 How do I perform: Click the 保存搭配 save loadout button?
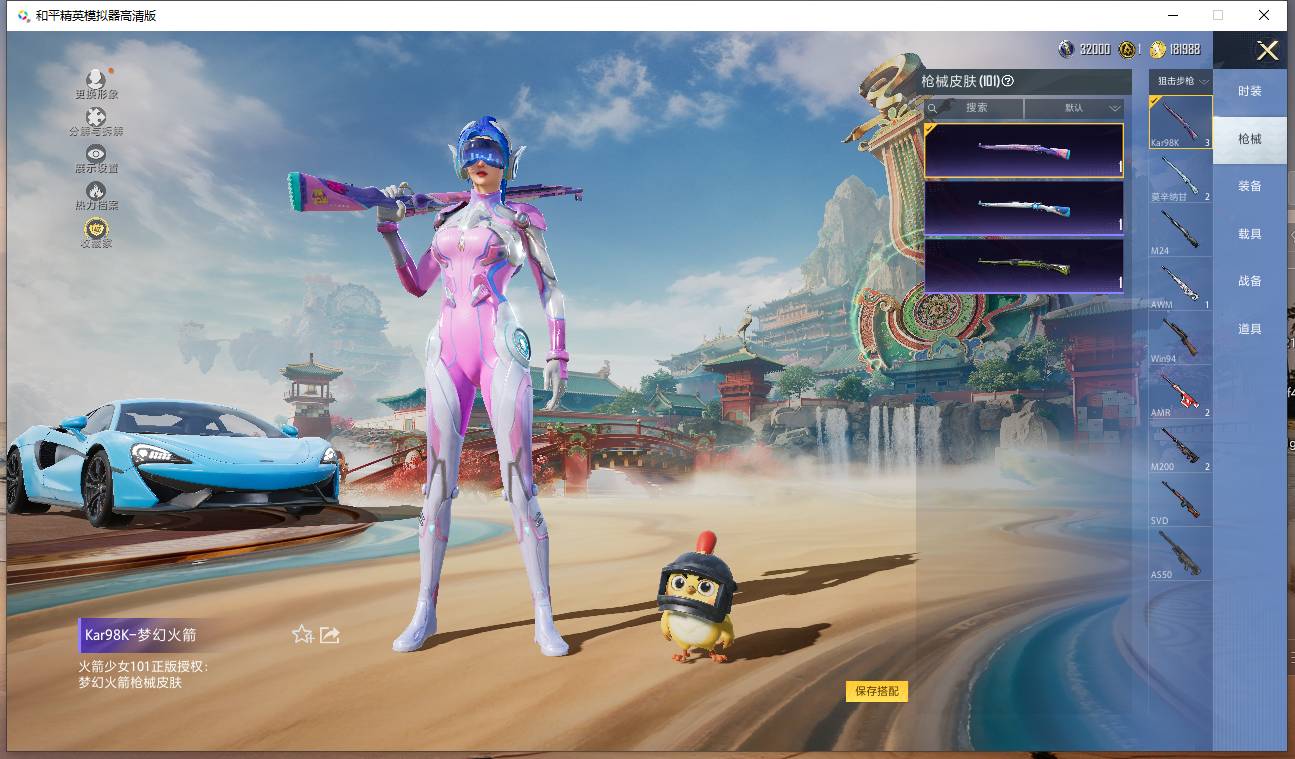tap(877, 691)
